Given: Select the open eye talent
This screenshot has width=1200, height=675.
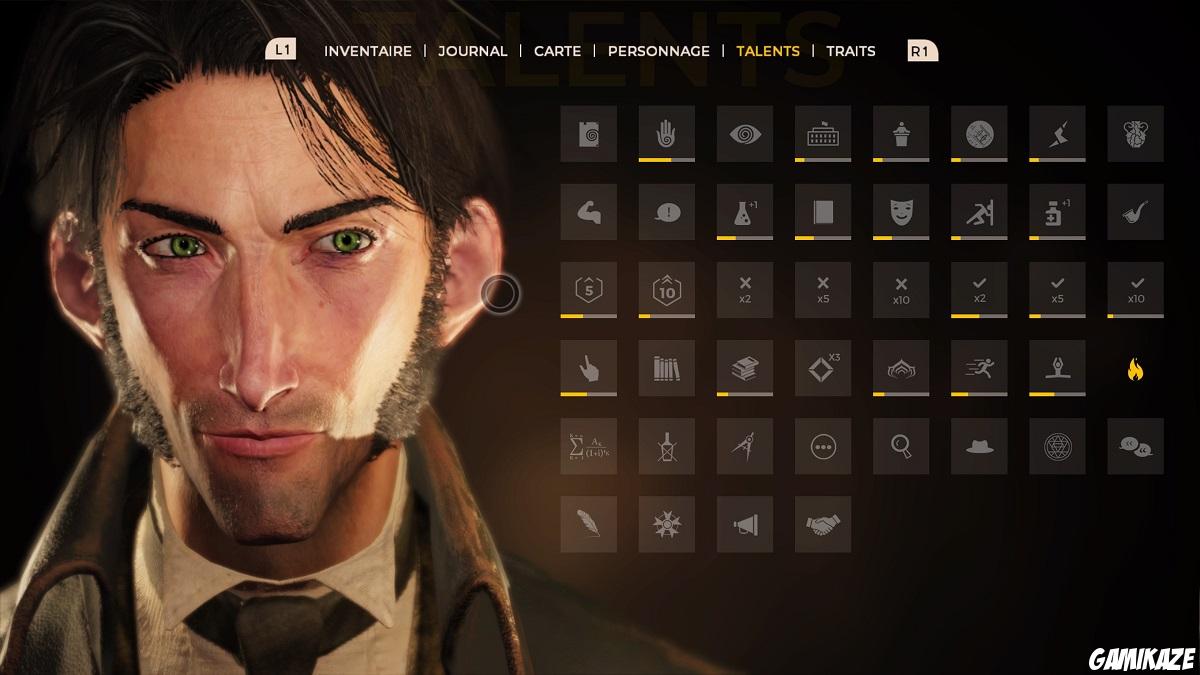Looking at the screenshot, I should 745,134.
